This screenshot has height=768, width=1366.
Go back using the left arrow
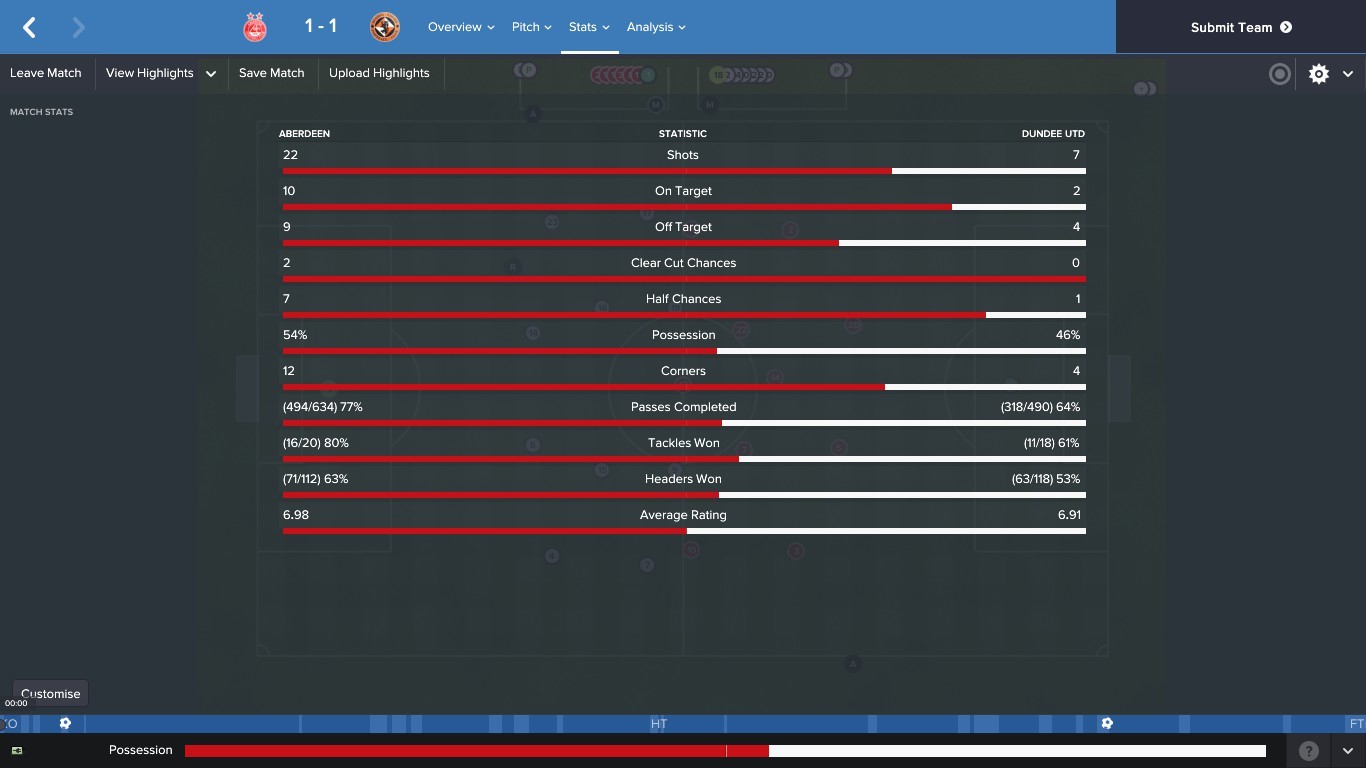[x=30, y=27]
